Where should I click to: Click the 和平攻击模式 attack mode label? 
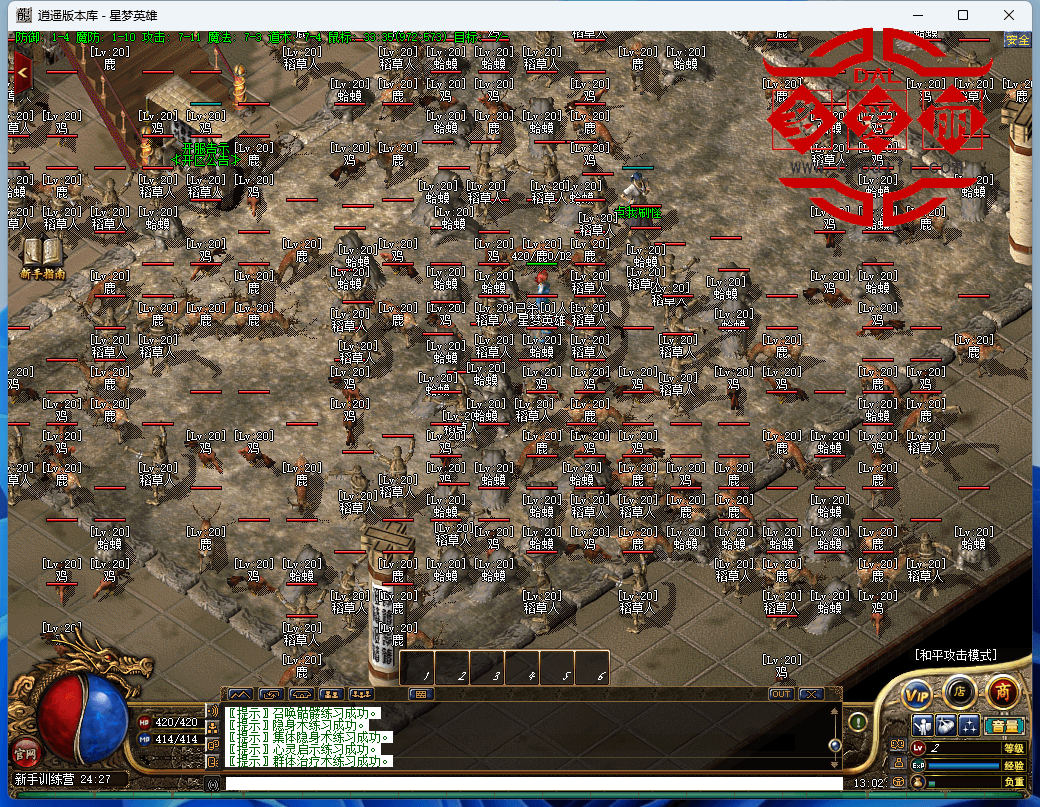click(955, 655)
